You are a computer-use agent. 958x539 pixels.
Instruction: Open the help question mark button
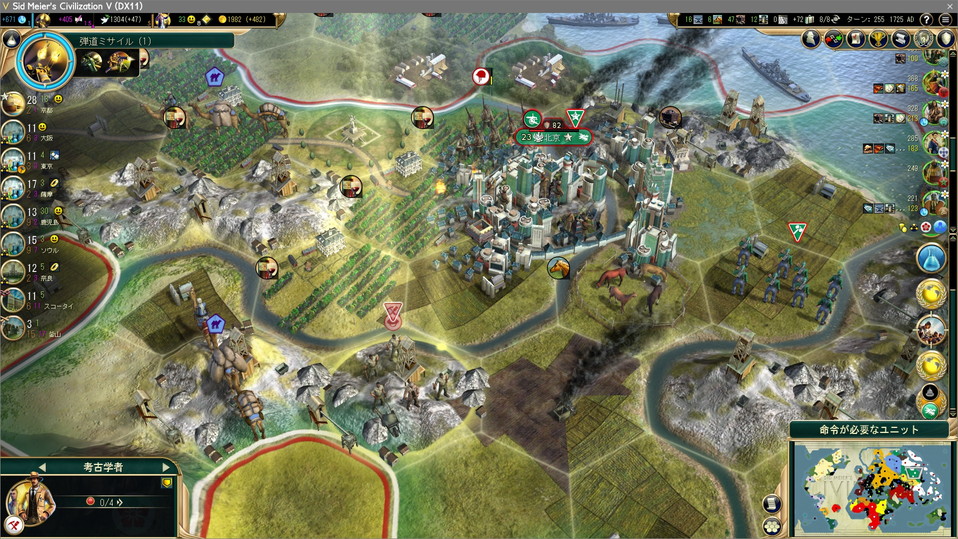[926, 20]
